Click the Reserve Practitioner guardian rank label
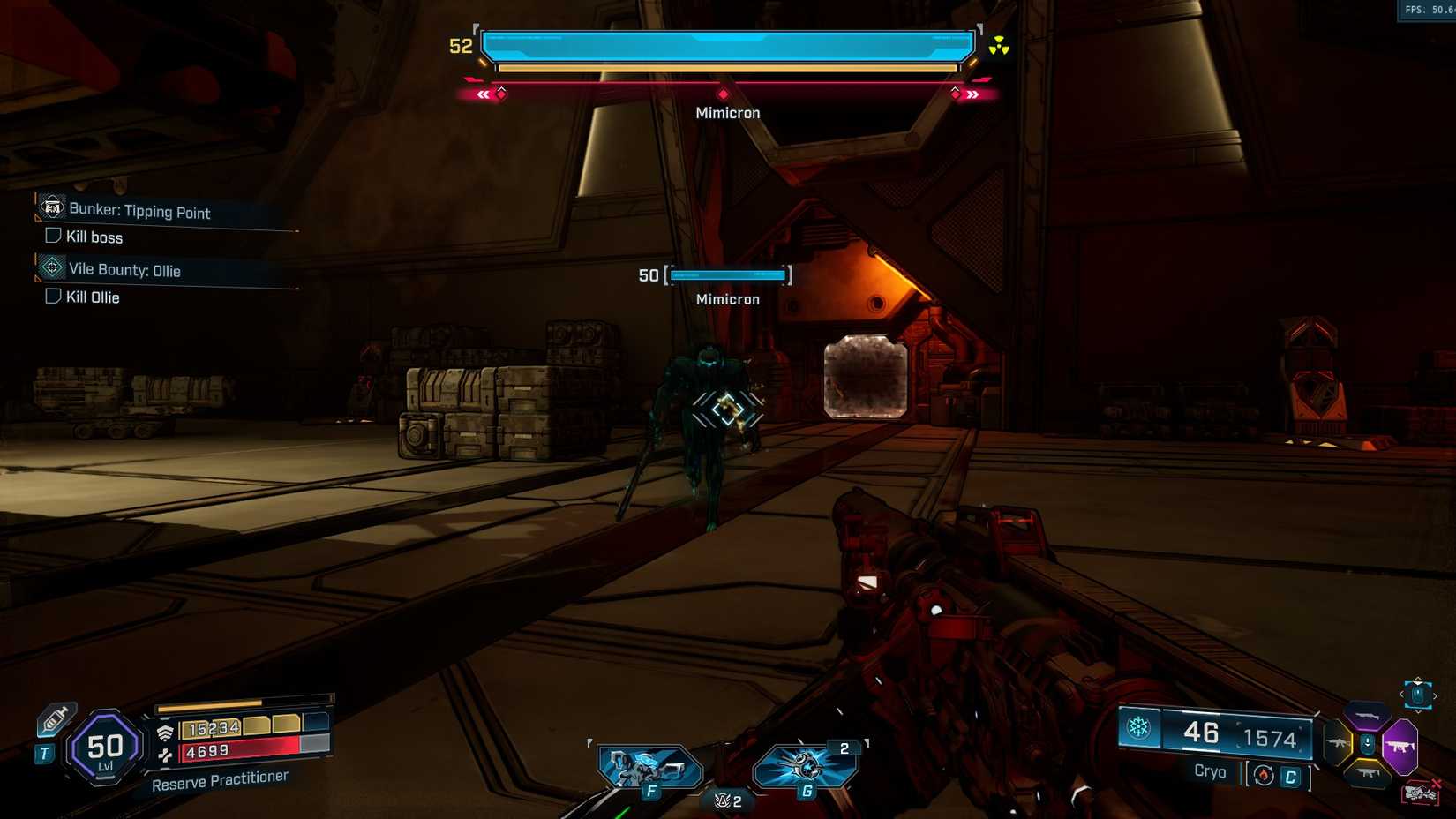1456x819 pixels. point(221,776)
